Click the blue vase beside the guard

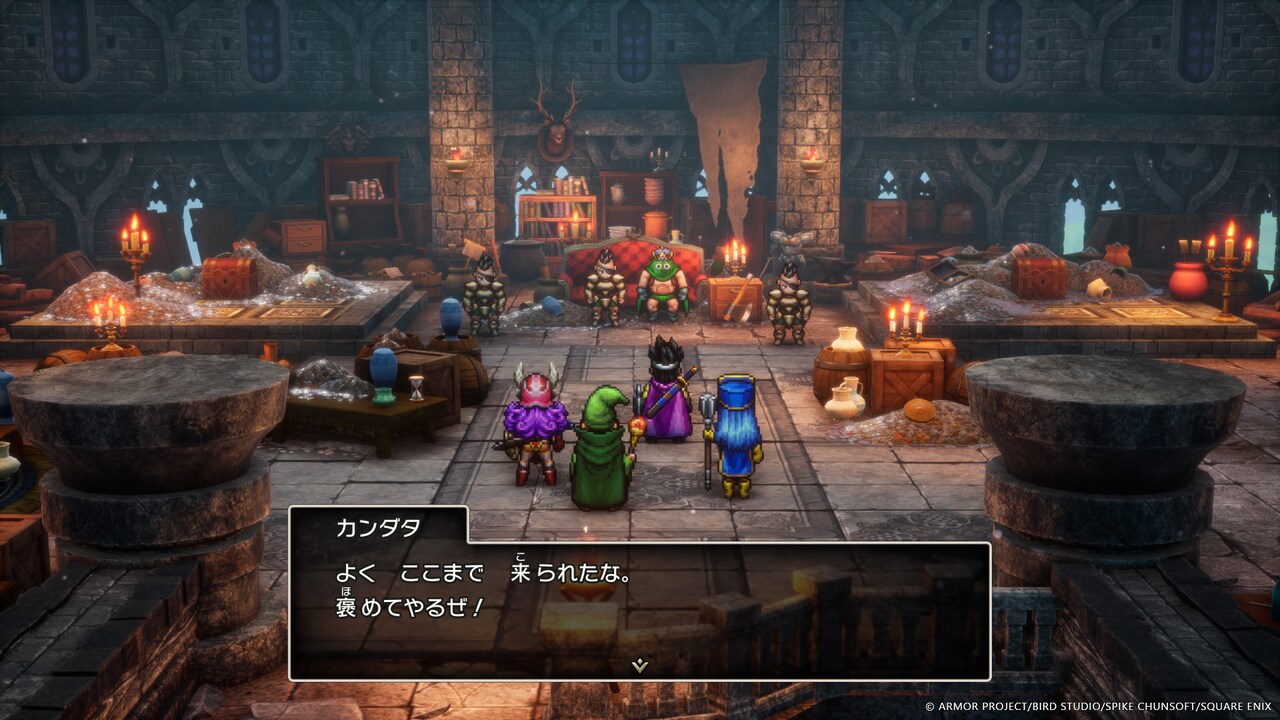[x=450, y=320]
